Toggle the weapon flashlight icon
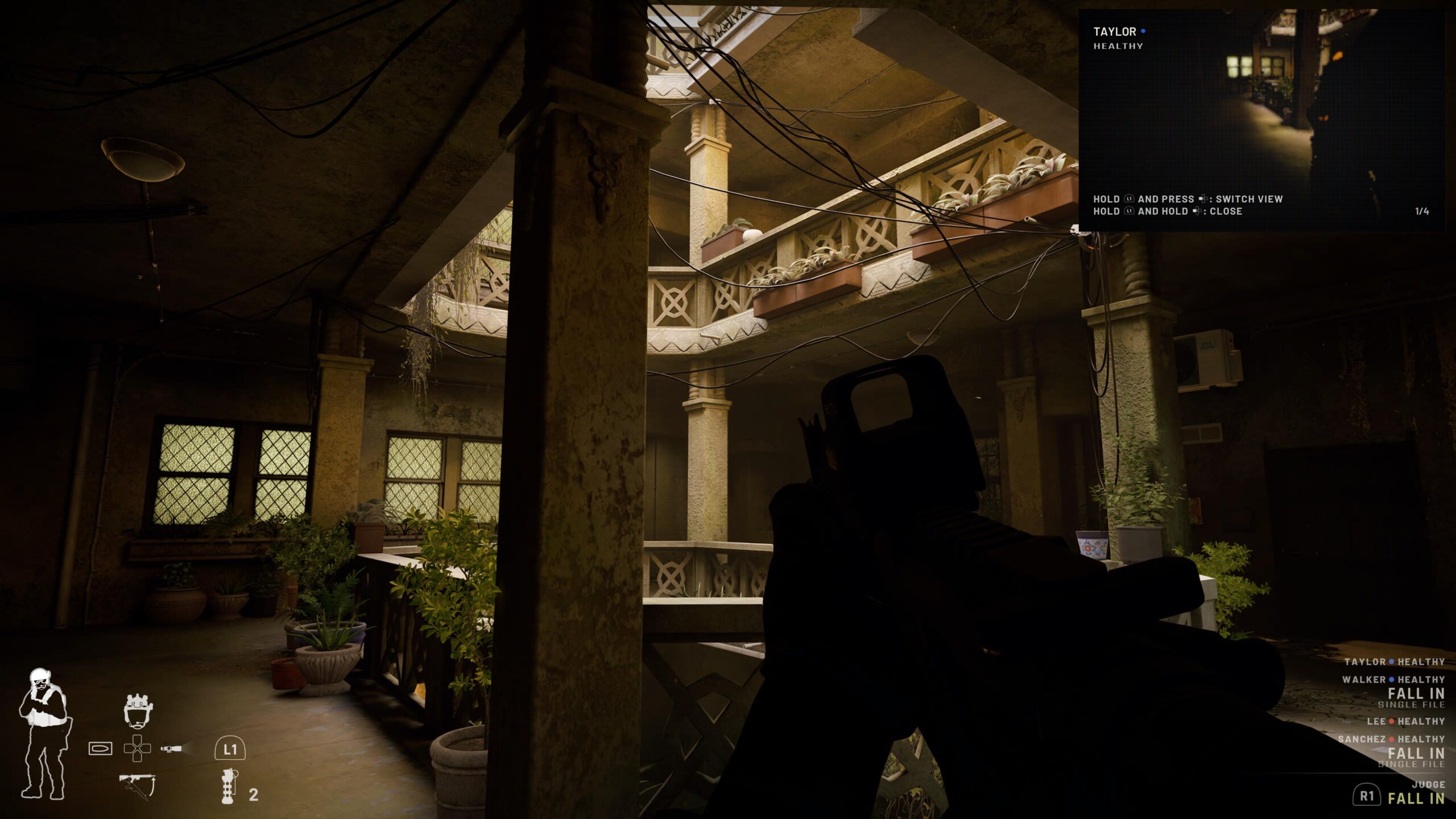This screenshot has height=819, width=1456. pos(171,748)
